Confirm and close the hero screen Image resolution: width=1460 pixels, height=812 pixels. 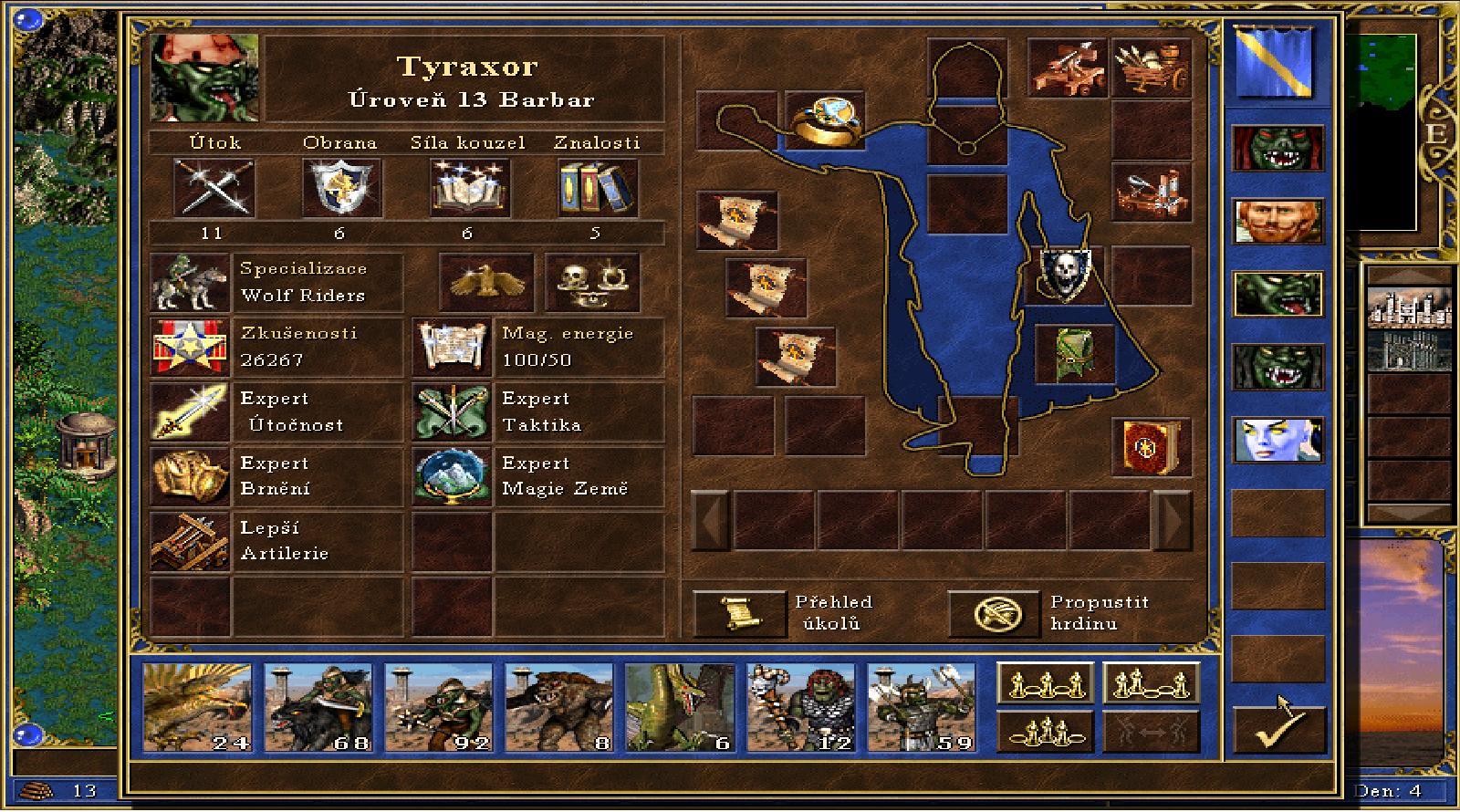(x=1278, y=728)
